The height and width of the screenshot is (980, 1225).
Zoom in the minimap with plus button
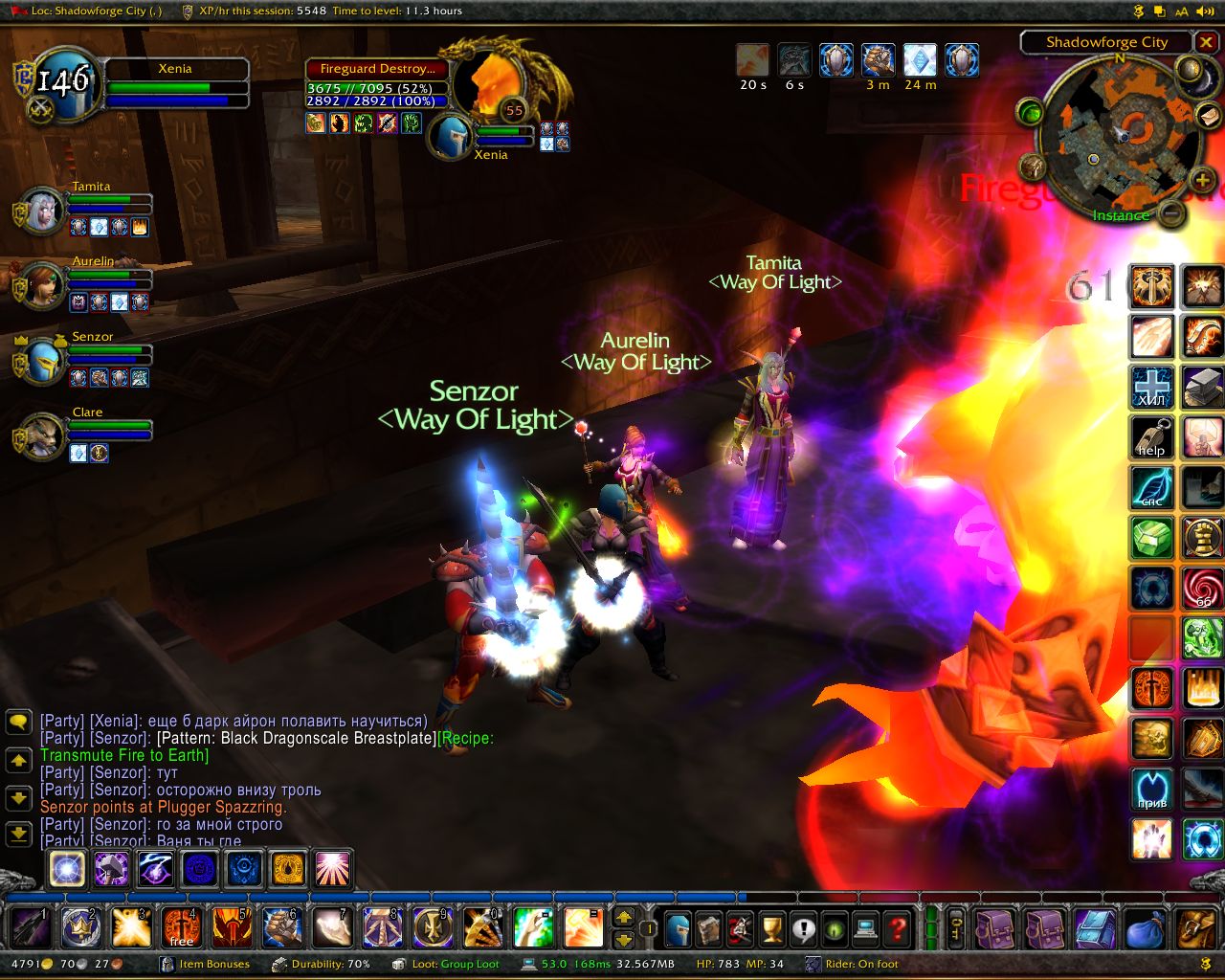(1202, 180)
